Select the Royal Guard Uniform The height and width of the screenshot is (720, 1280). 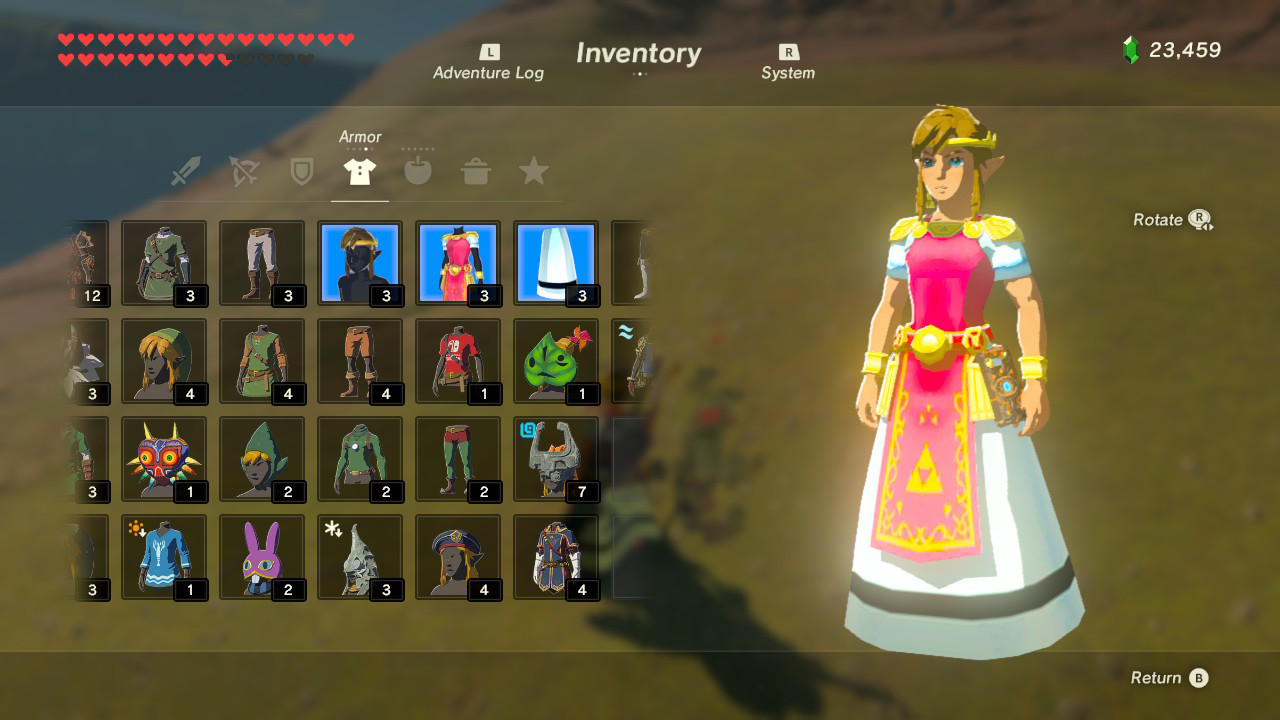557,557
